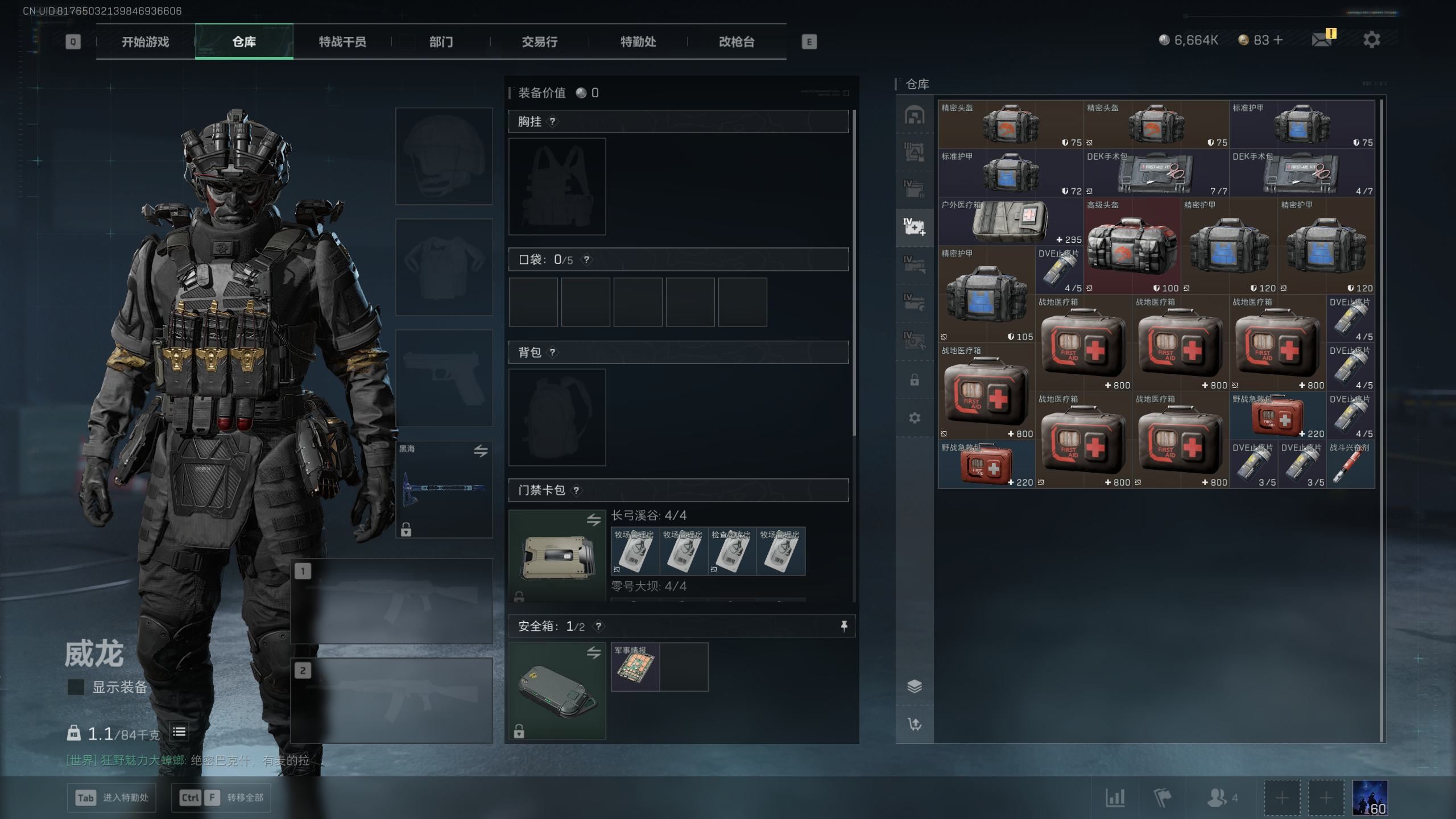Open the weight details list icon
Screen dimensions: 1456x819
tap(179, 733)
